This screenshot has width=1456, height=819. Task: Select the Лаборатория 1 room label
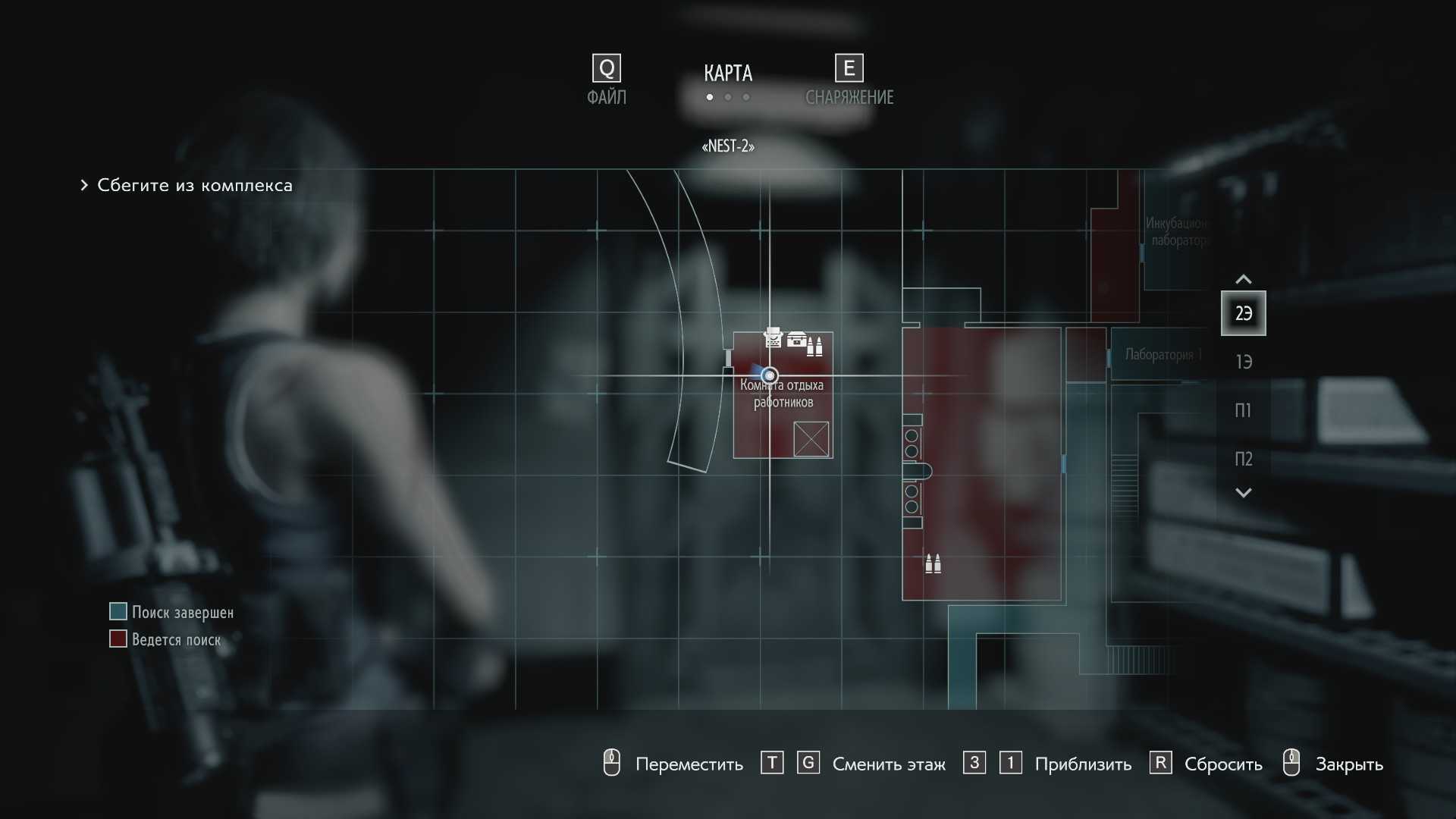(x=1163, y=354)
